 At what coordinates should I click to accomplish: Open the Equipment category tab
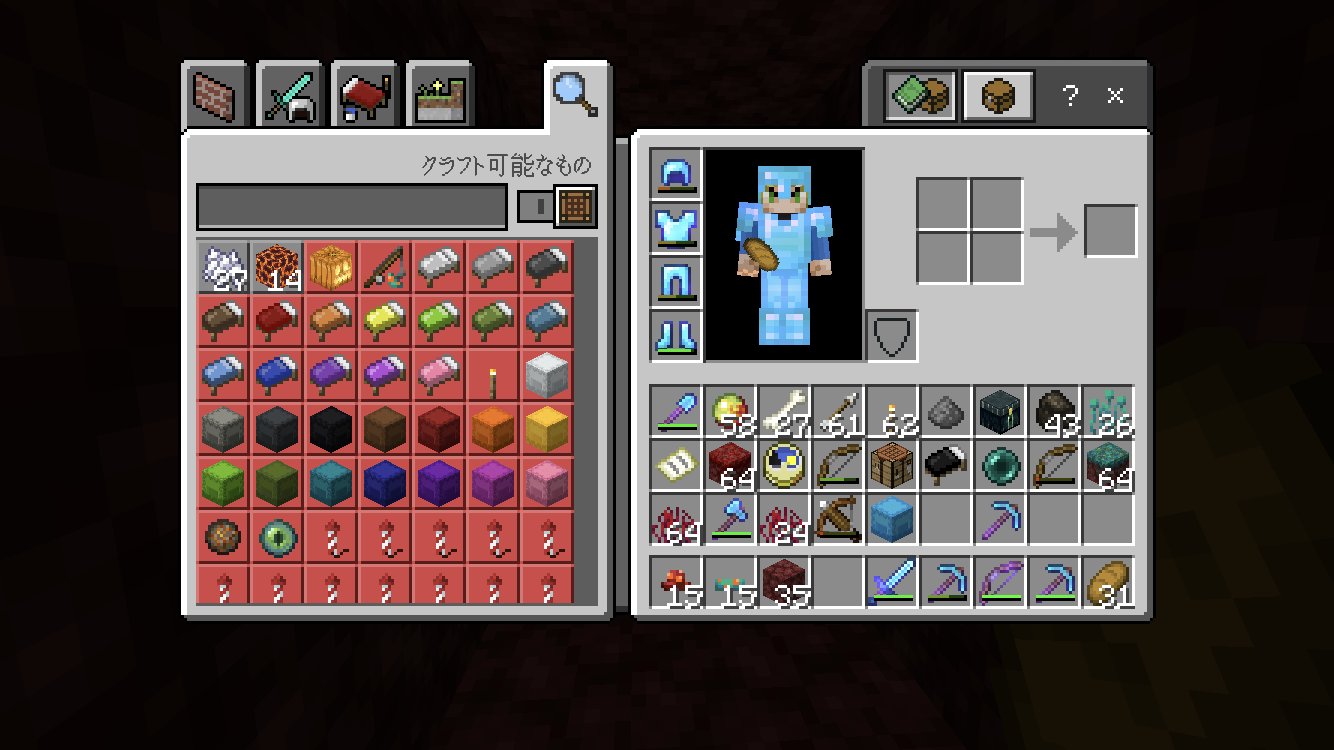(x=288, y=93)
